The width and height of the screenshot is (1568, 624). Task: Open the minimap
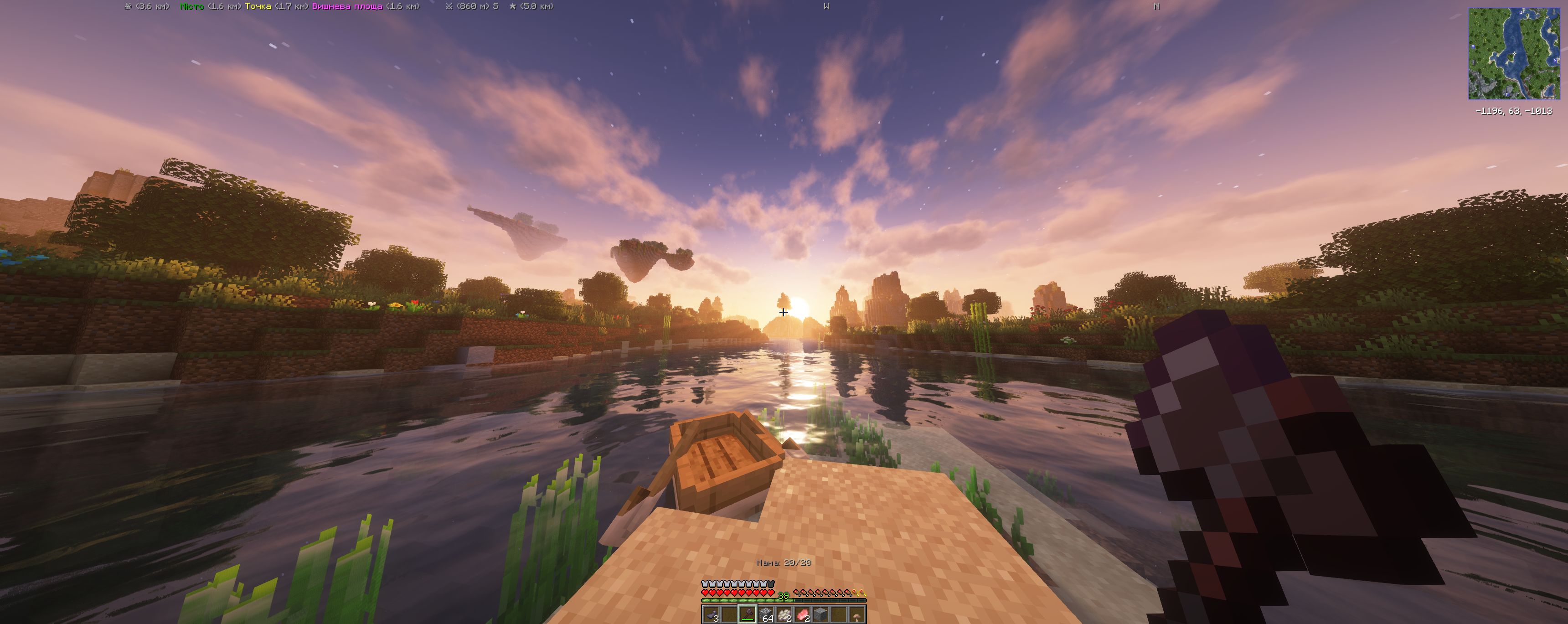1513,54
